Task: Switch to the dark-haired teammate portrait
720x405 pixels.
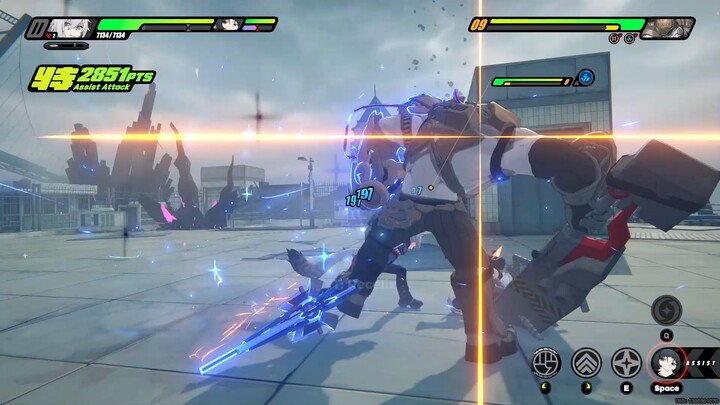Action: [x=228, y=24]
